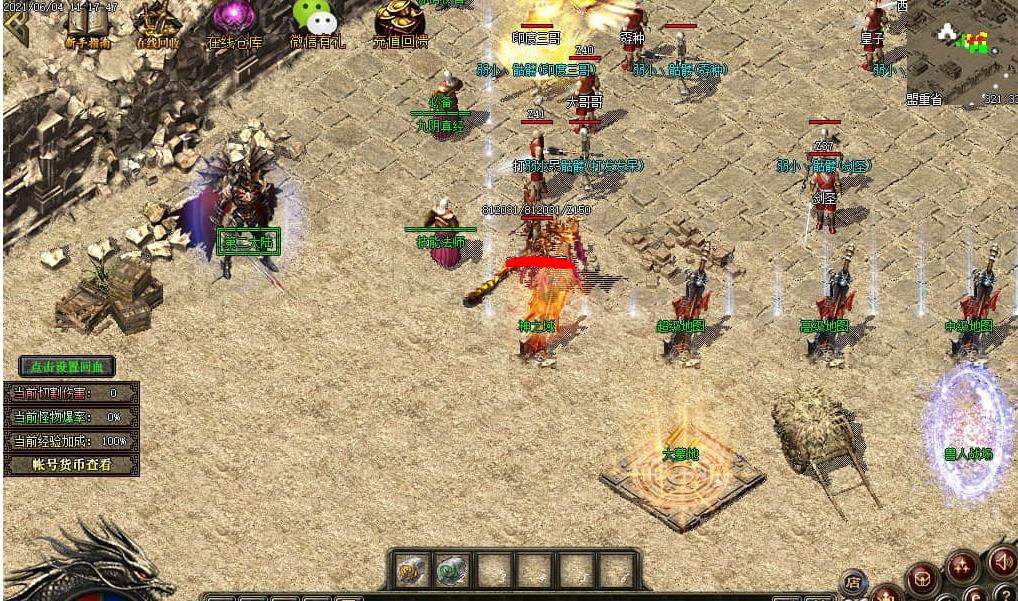
Task: Click the 点击设置回血 heal settings button
Action: pos(67,367)
